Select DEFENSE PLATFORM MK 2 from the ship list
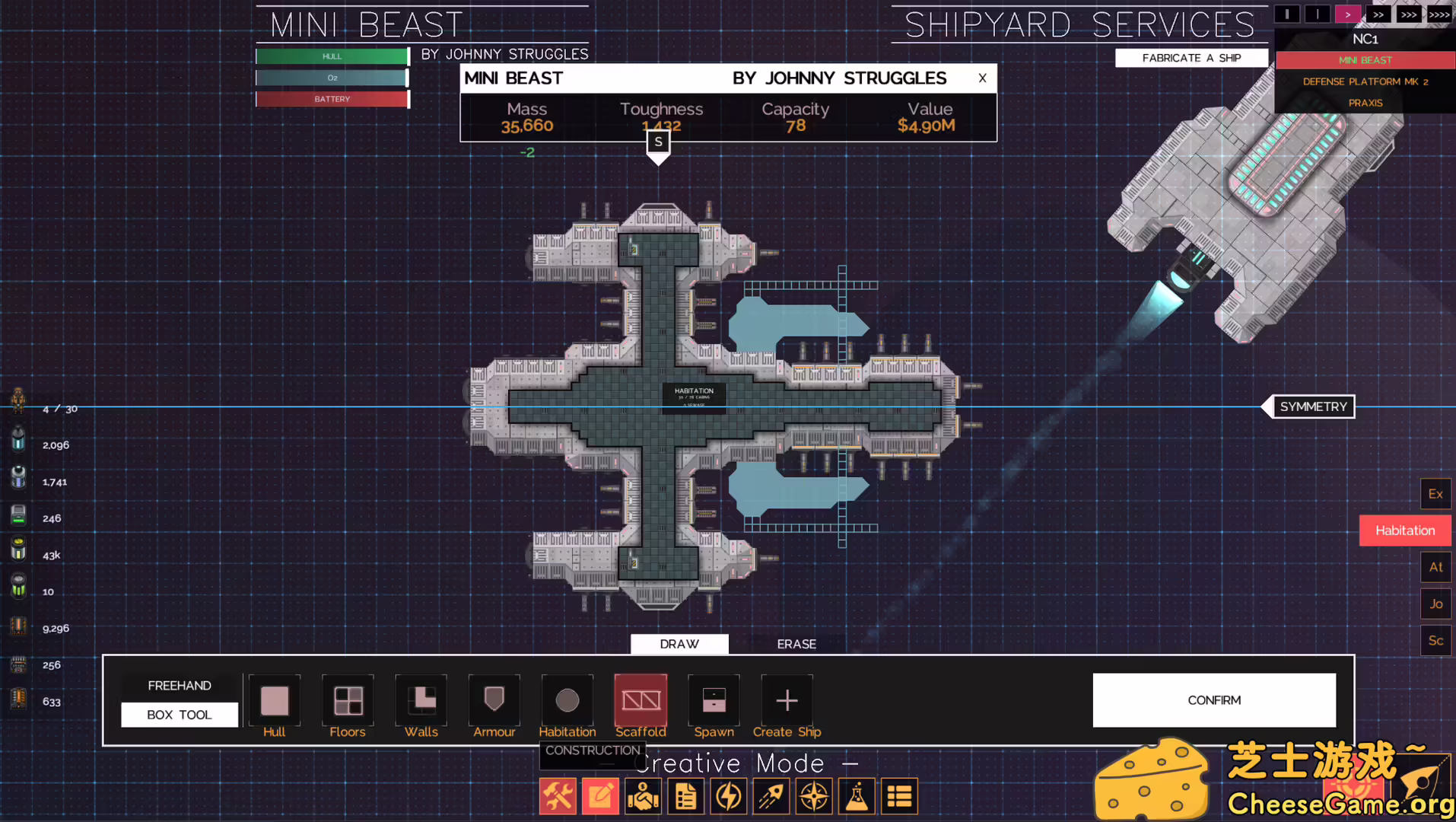Viewport: 1456px width, 822px height. (x=1365, y=81)
